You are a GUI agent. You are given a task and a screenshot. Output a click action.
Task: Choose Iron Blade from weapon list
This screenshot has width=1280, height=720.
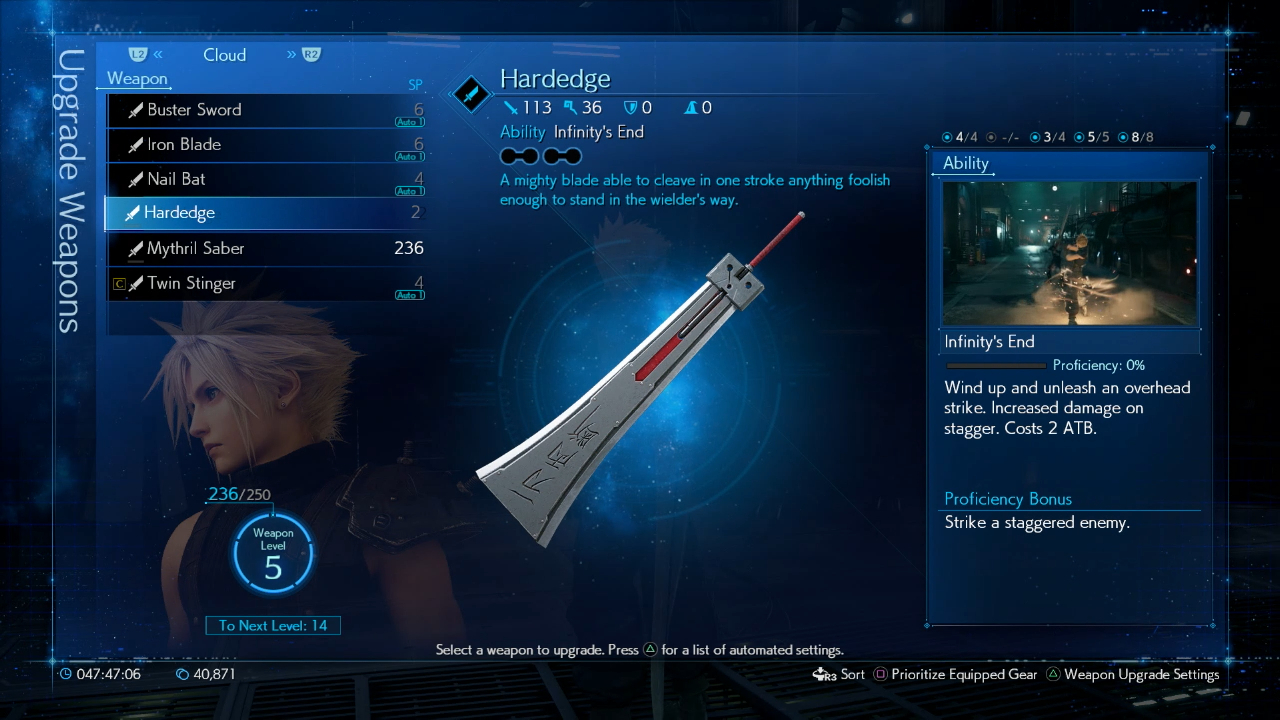[x=265, y=145]
